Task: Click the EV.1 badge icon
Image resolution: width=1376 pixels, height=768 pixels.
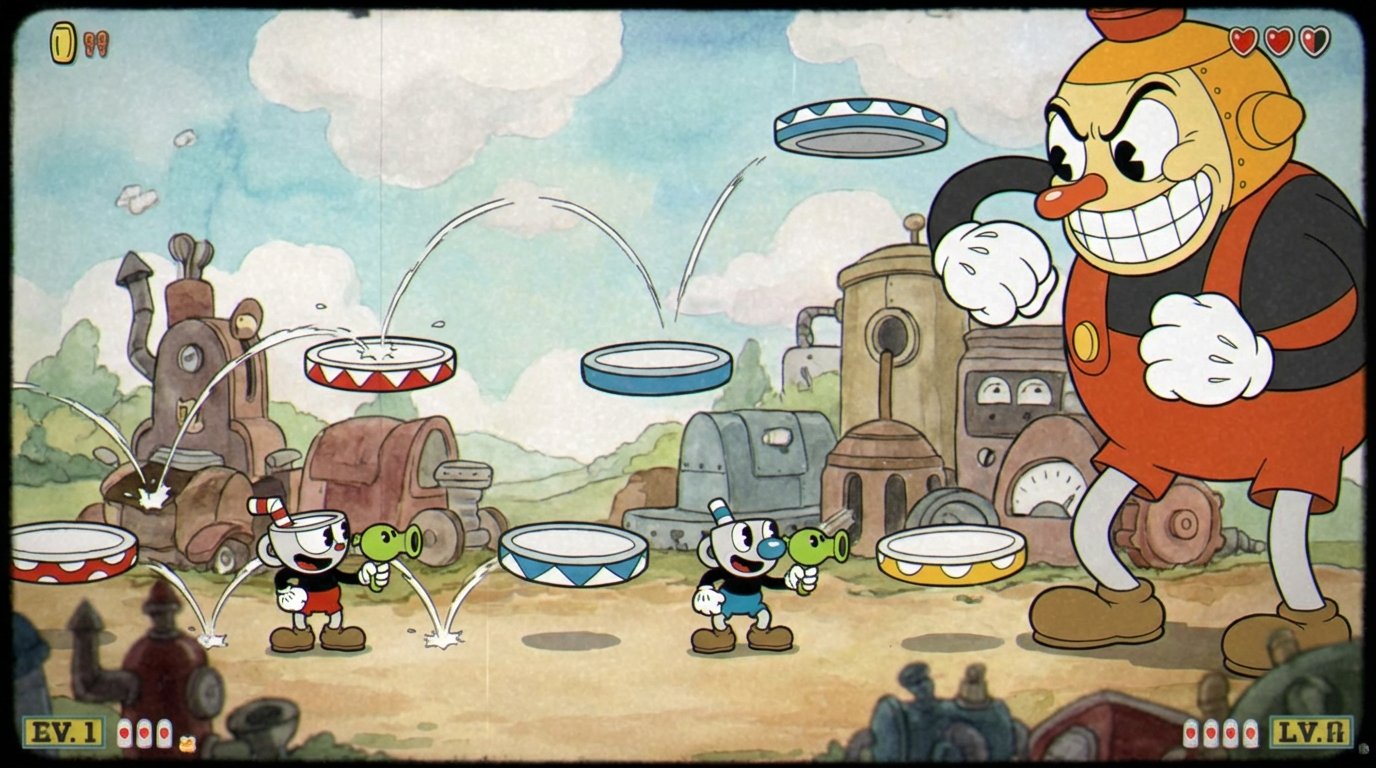Action: coord(62,732)
